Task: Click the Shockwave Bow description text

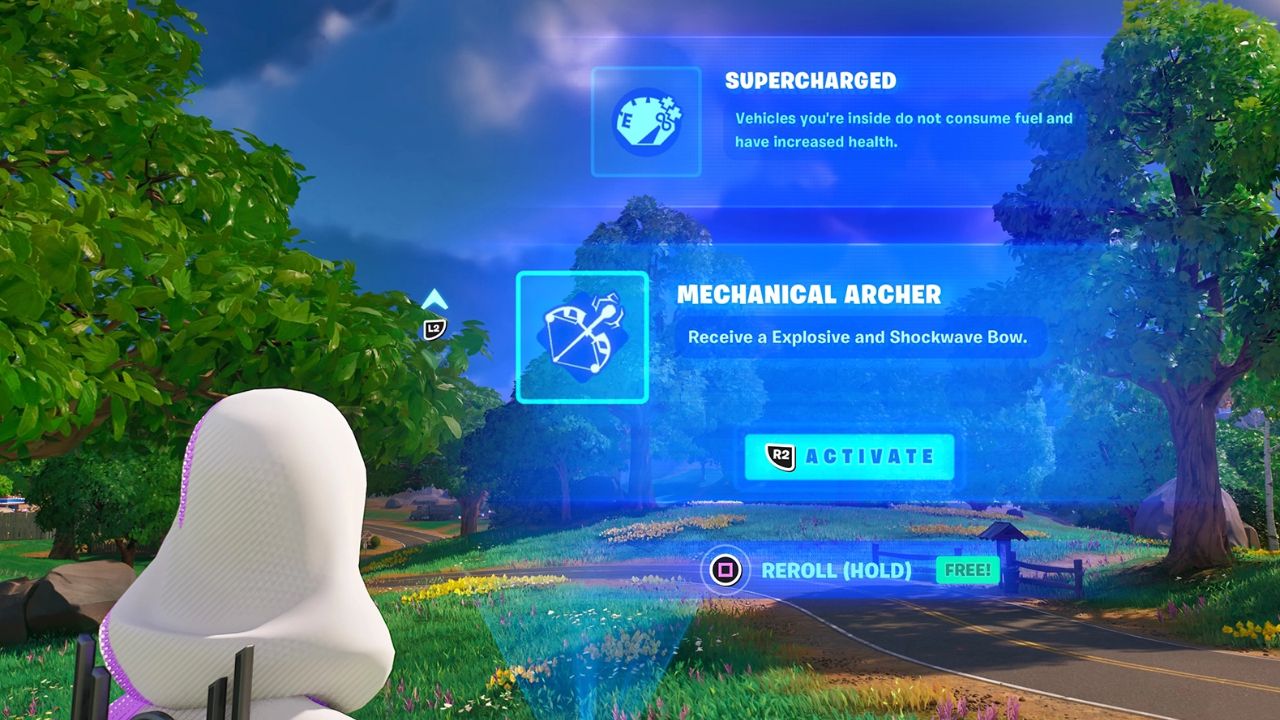Action: pyautogui.click(x=862, y=340)
